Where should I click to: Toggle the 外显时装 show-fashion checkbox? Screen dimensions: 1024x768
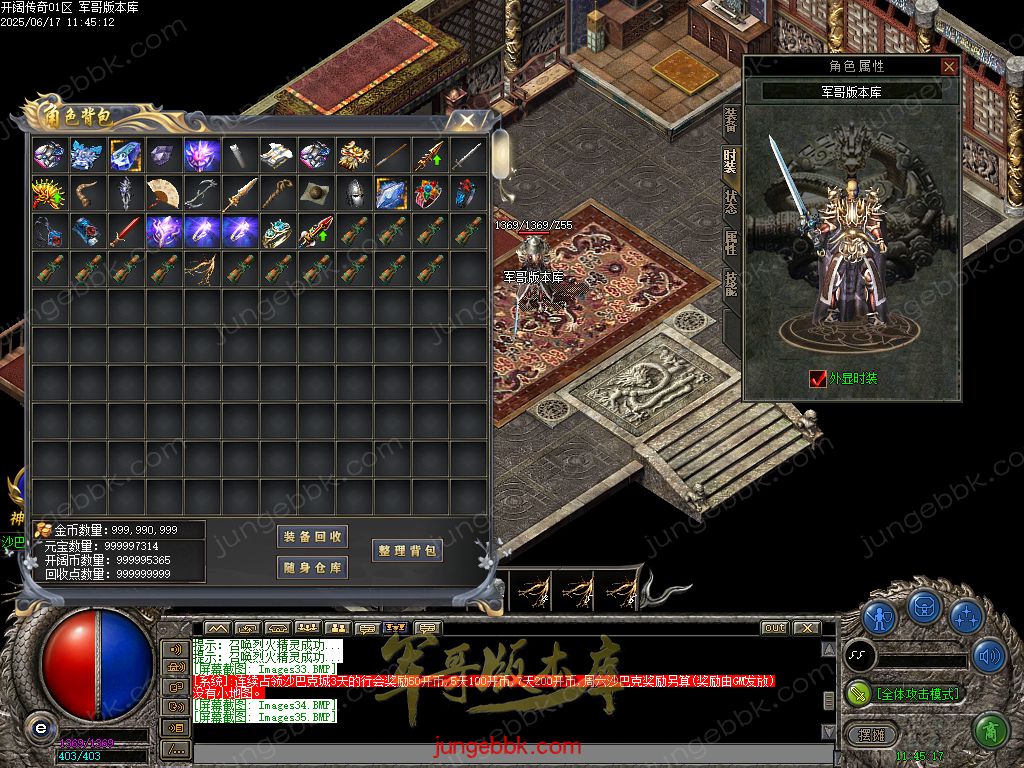(x=818, y=379)
